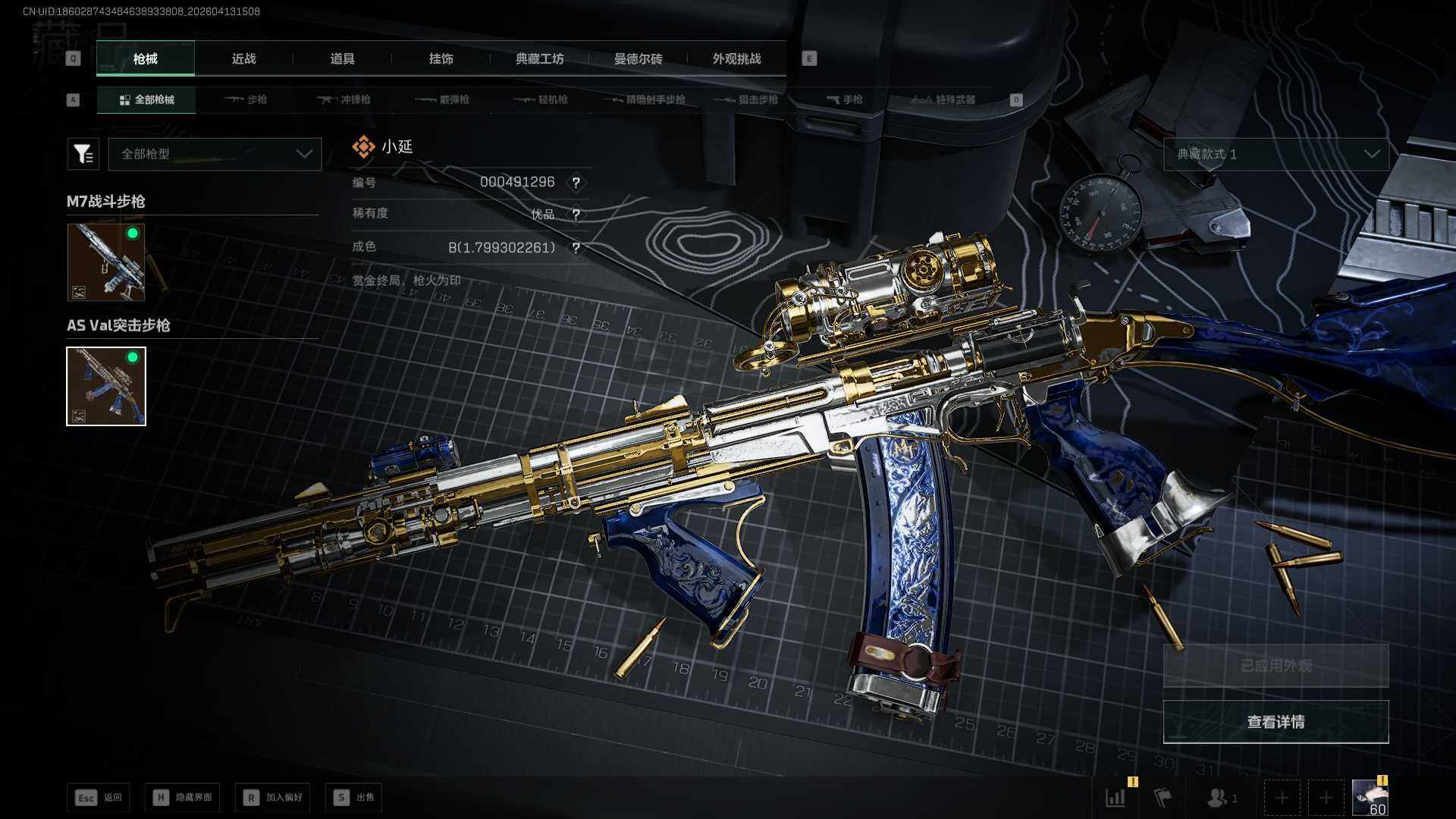The height and width of the screenshot is (819, 1456).
Task: Filter weapons by 步枪 rifles
Action: tap(246, 99)
